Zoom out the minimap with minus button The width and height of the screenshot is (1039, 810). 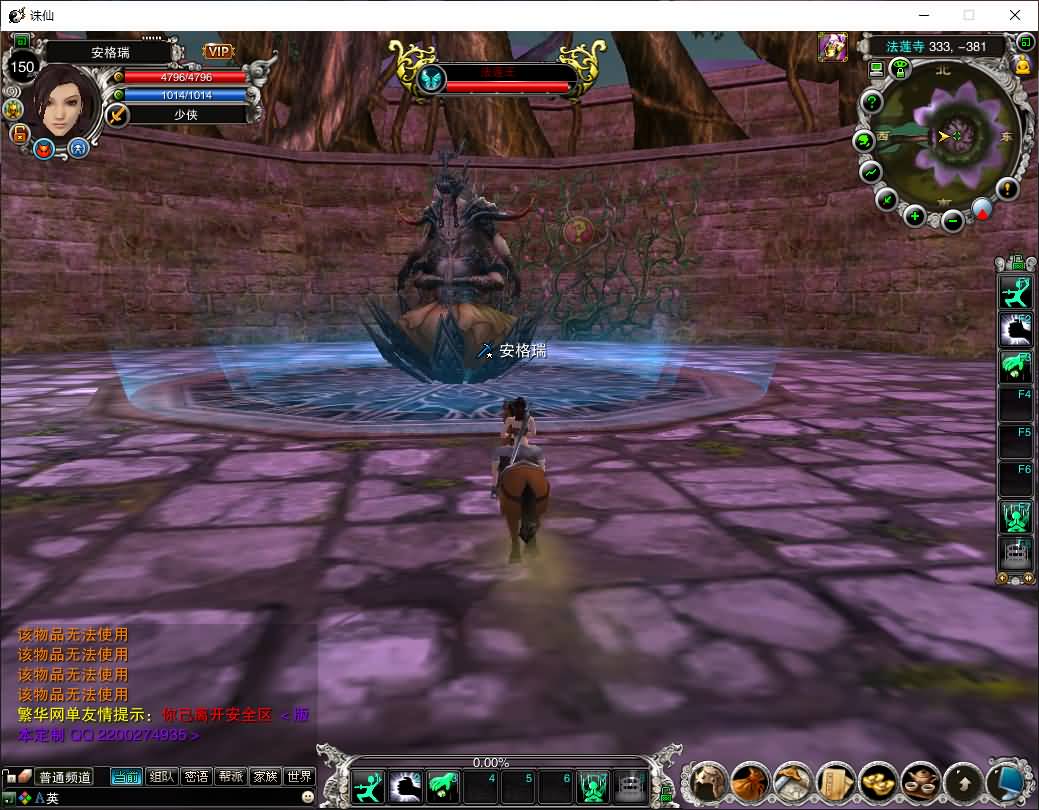coord(953,219)
